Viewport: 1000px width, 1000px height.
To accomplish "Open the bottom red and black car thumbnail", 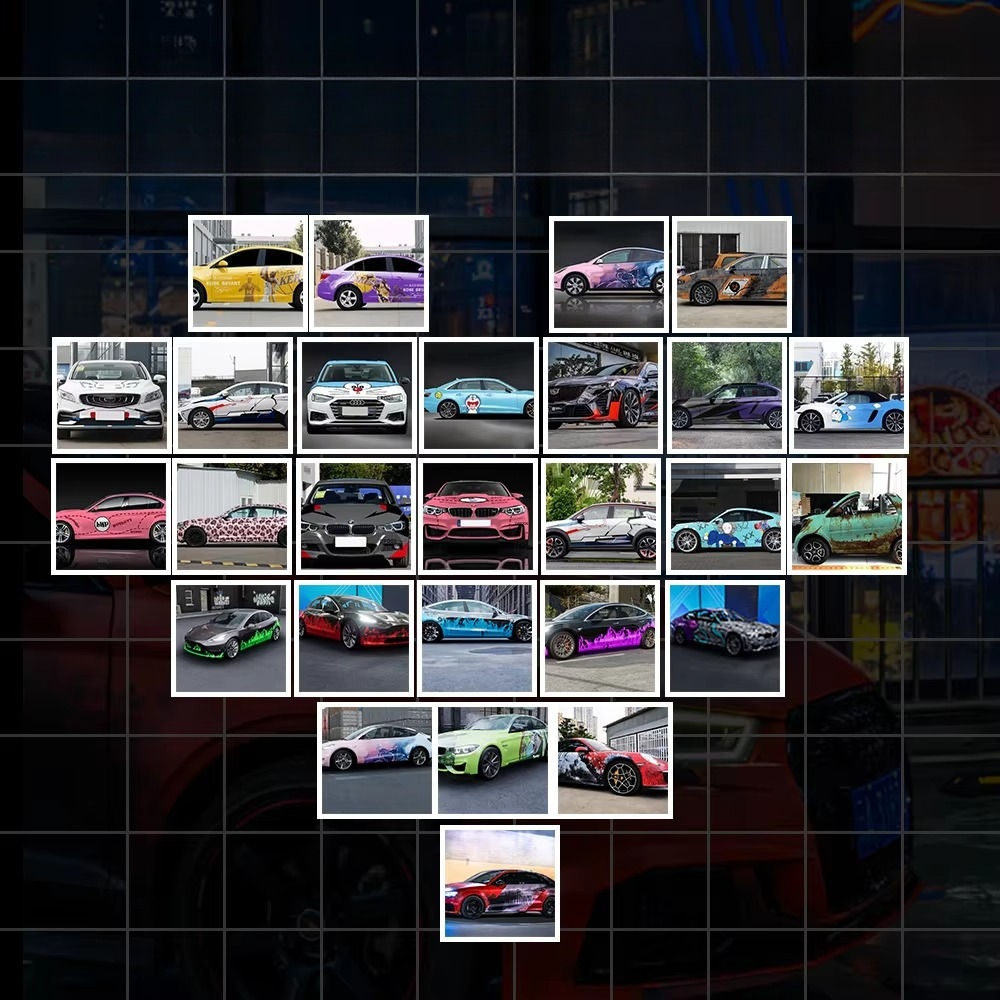I will [500, 883].
